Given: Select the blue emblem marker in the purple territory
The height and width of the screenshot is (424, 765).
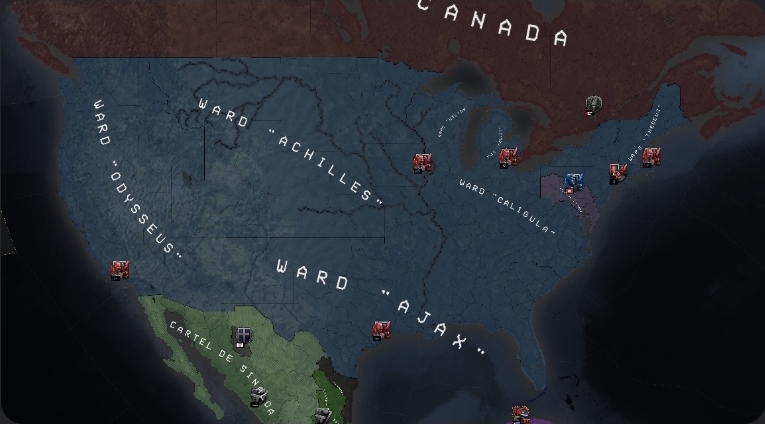Looking at the screenshot, I should pos(573,181).
